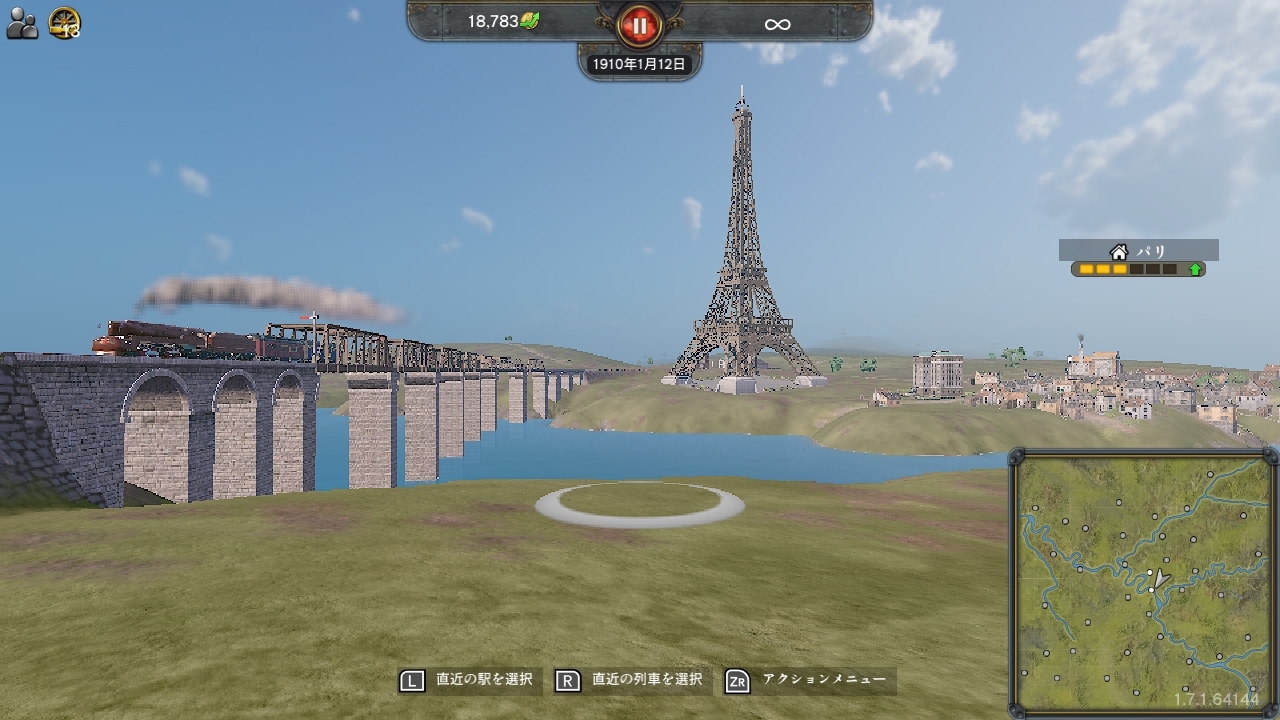Click the green growth arrow for Paris
The width and height of the screenshot is (1280, 720).
pos(1197,268)
